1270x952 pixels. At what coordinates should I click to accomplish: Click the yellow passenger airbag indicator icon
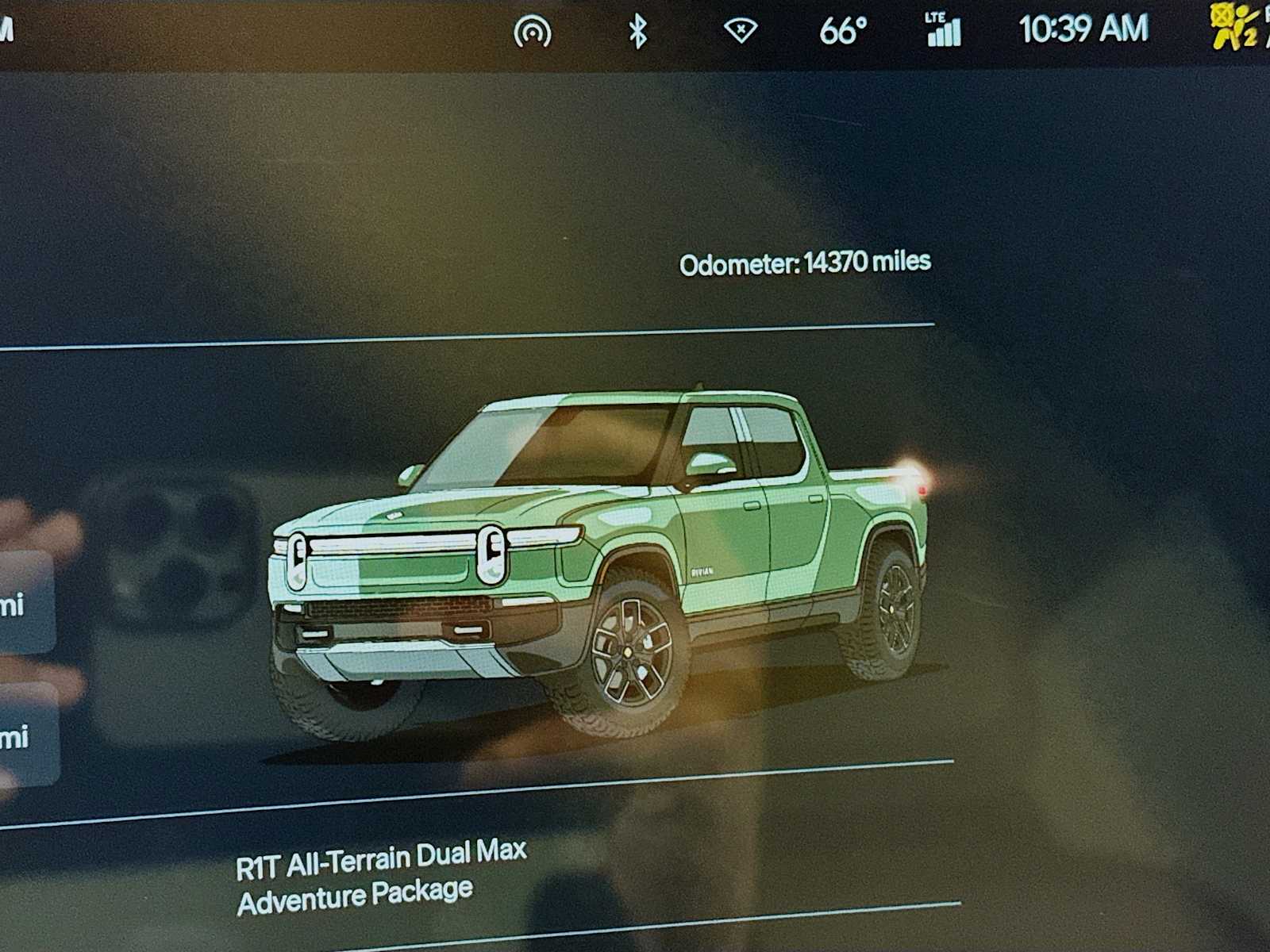[1233, 28]
